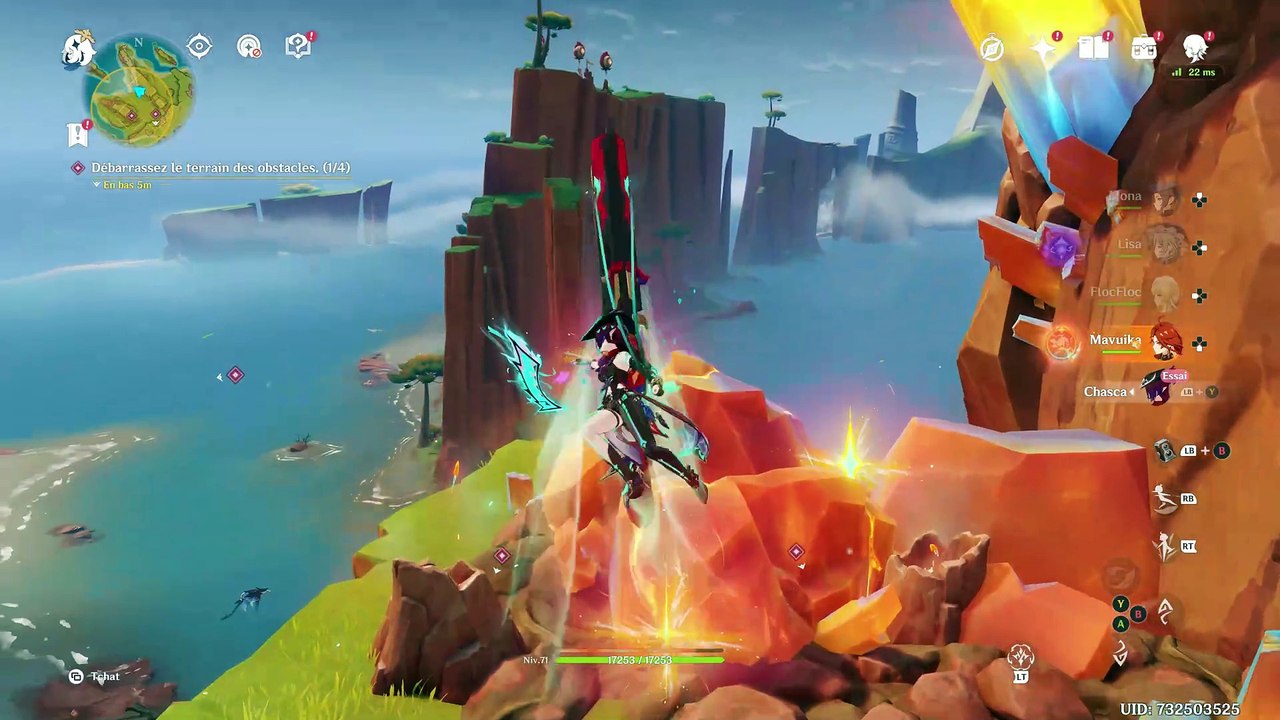Open the compass events icon

pyautogui.click(x=992, y=48)
